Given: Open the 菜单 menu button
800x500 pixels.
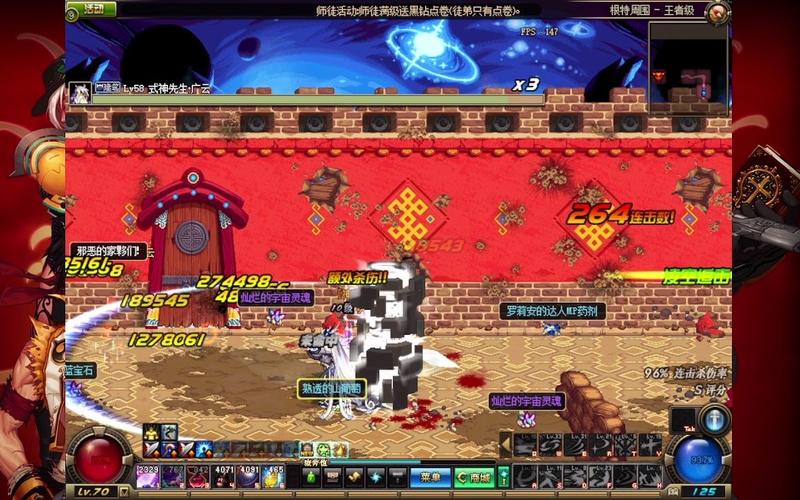Looking at the screenshot, I should pos(430,478).
